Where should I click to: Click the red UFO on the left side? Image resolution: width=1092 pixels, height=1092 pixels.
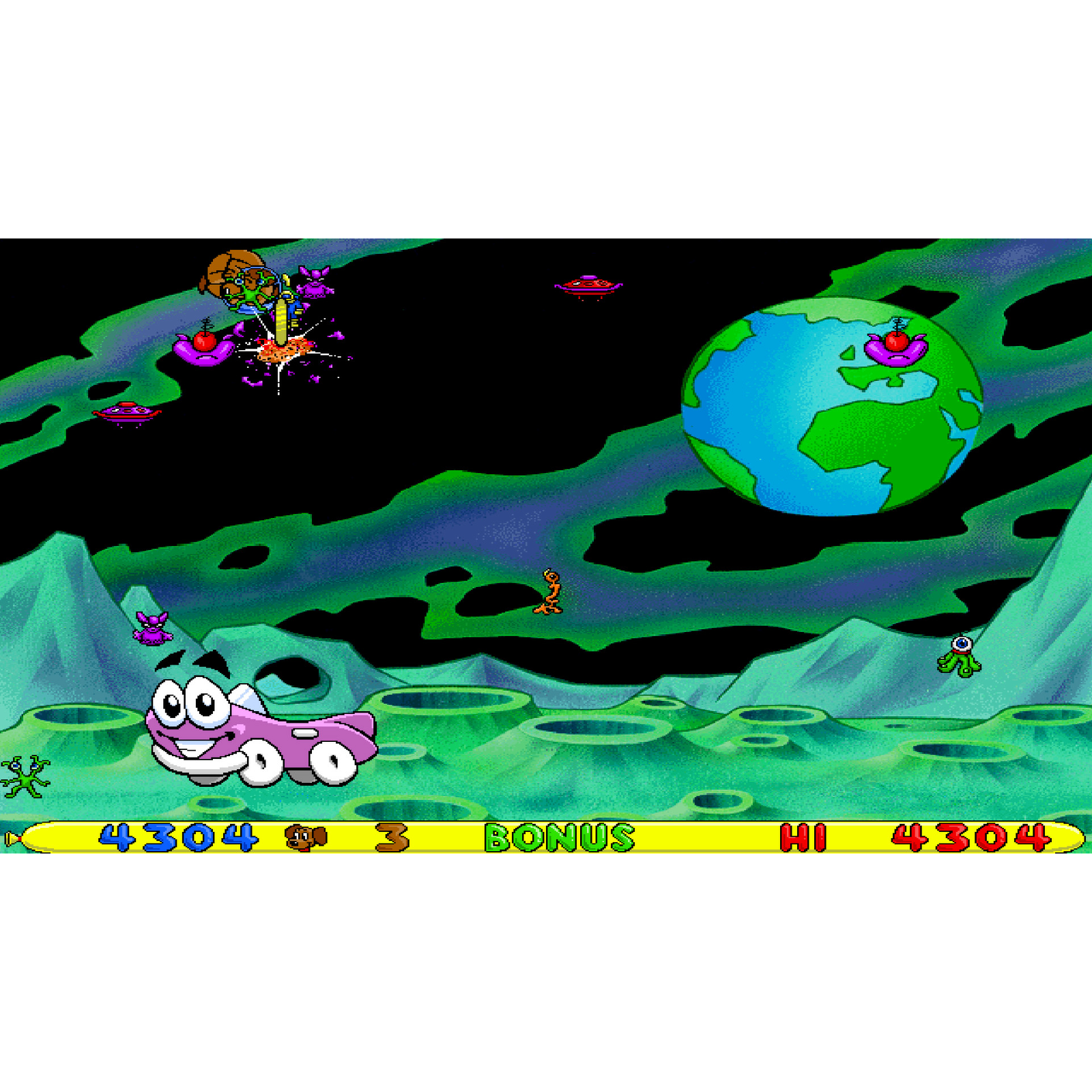pyautogui.click(x=126, y=411)
